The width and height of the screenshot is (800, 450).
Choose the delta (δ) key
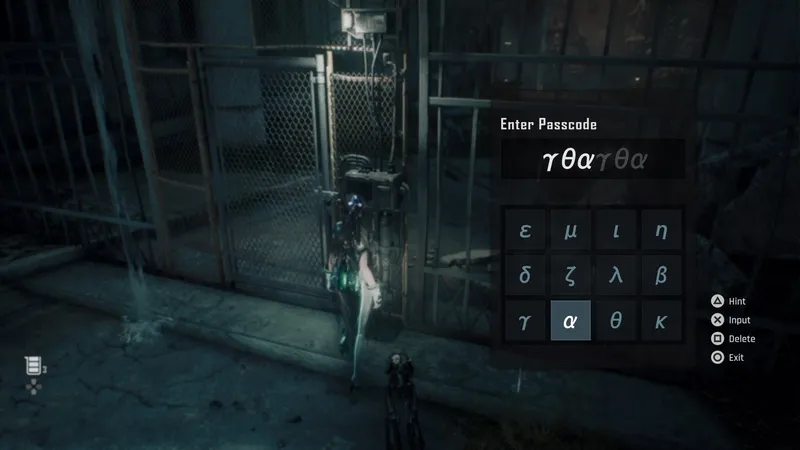525,276
